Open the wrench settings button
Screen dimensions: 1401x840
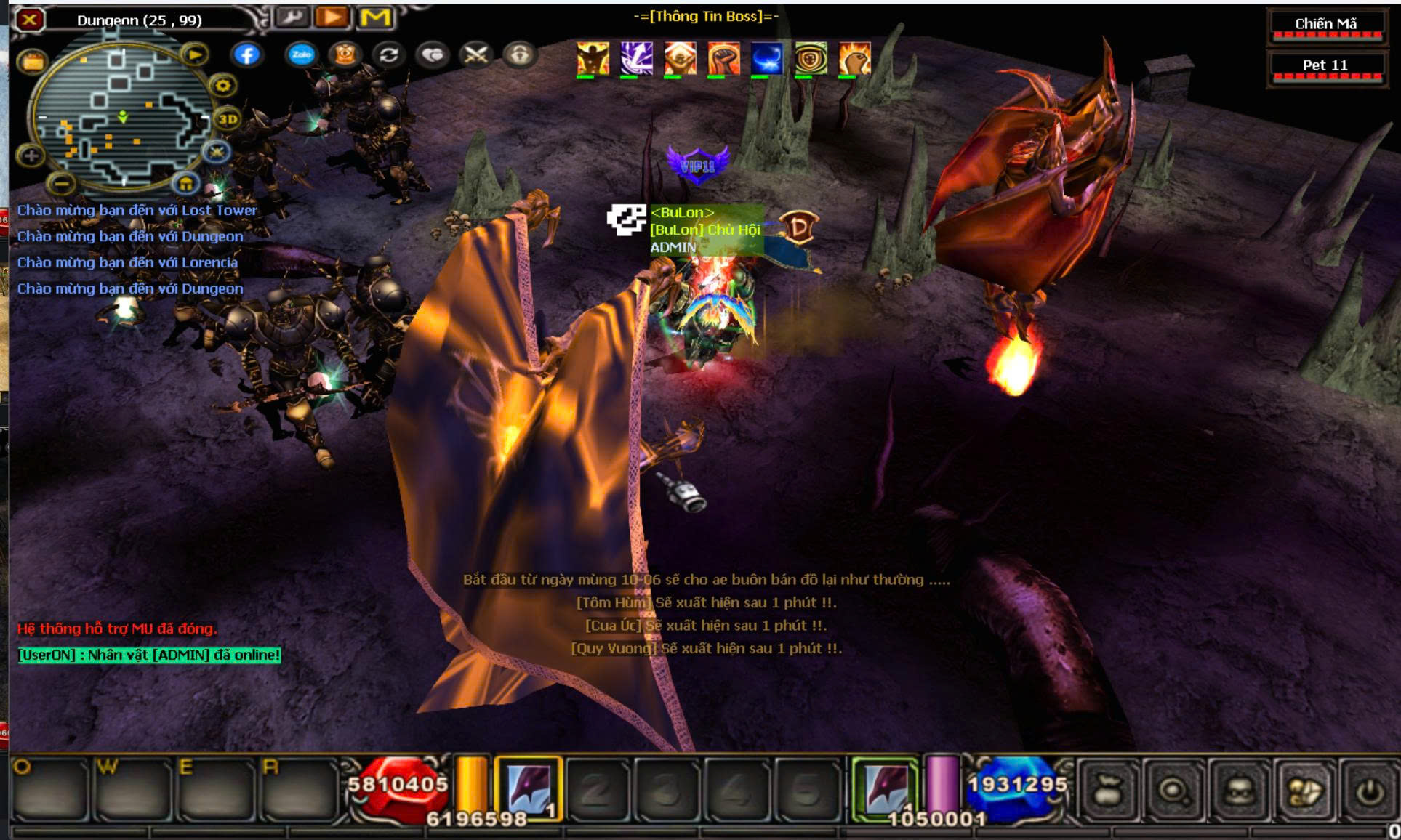coord(292,17)
